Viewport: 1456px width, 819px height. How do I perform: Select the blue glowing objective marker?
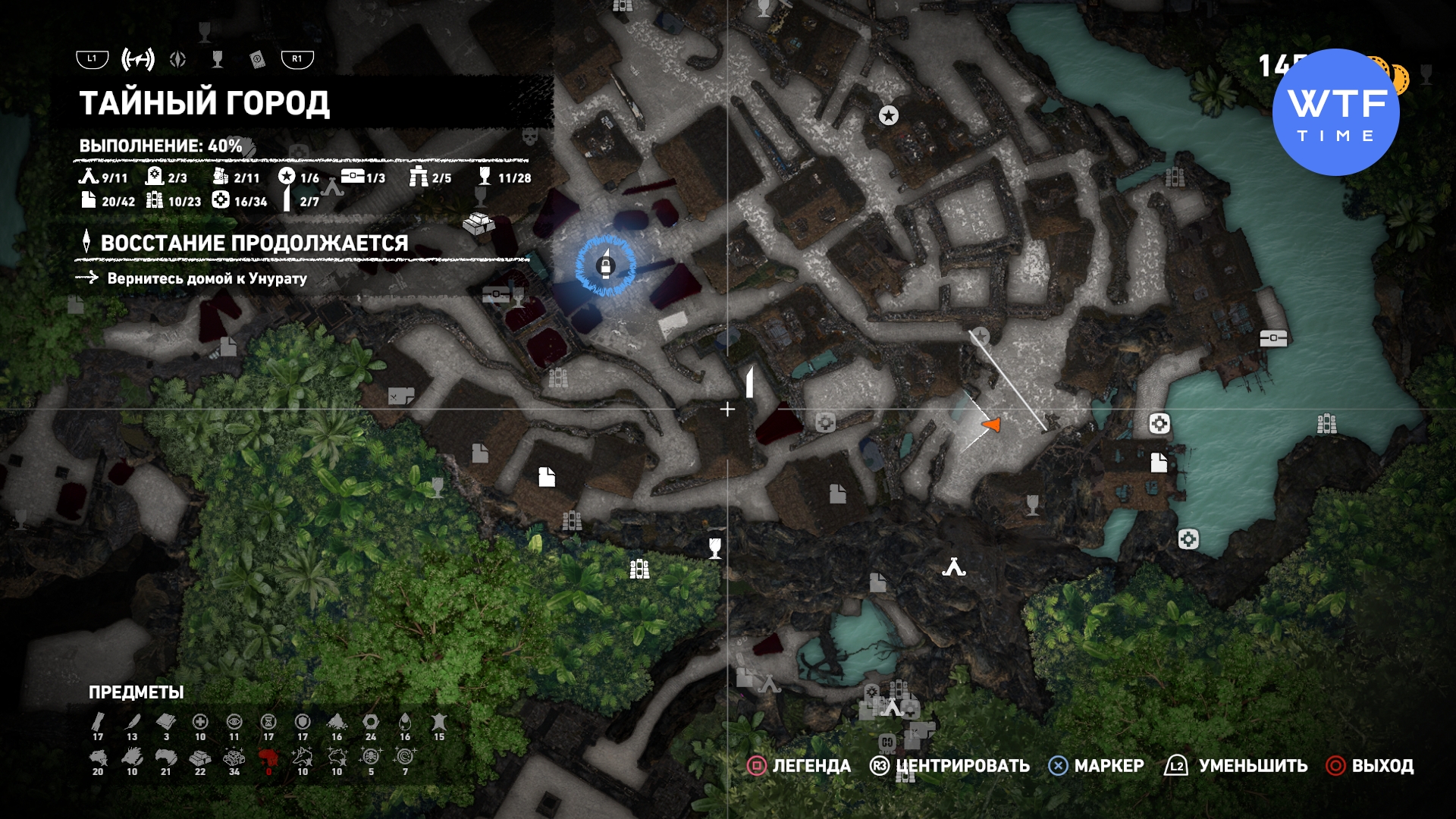[604, 265]
